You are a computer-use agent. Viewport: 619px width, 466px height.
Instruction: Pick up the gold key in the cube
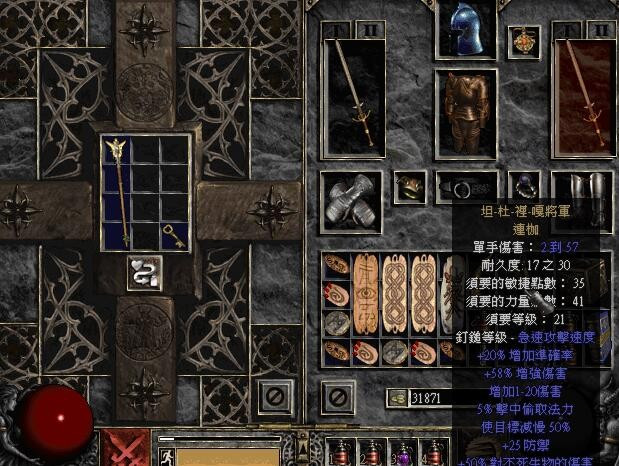pyautogui.click(x=172, y=234)
